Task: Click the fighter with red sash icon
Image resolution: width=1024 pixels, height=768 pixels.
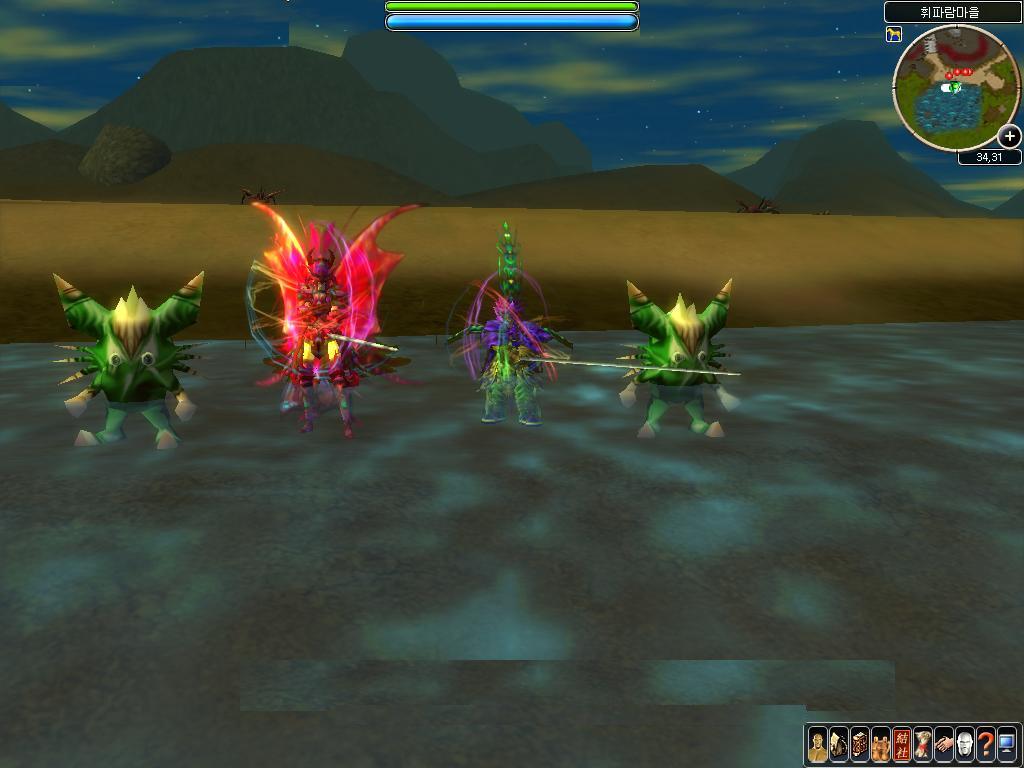Action: coord(923,744)
